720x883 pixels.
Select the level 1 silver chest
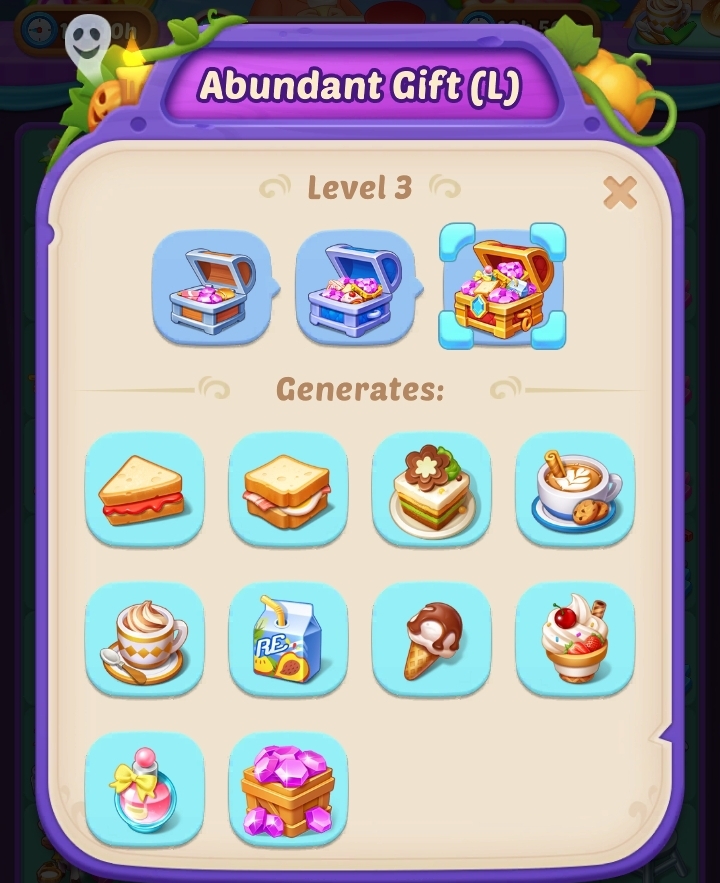pos(211,289)
